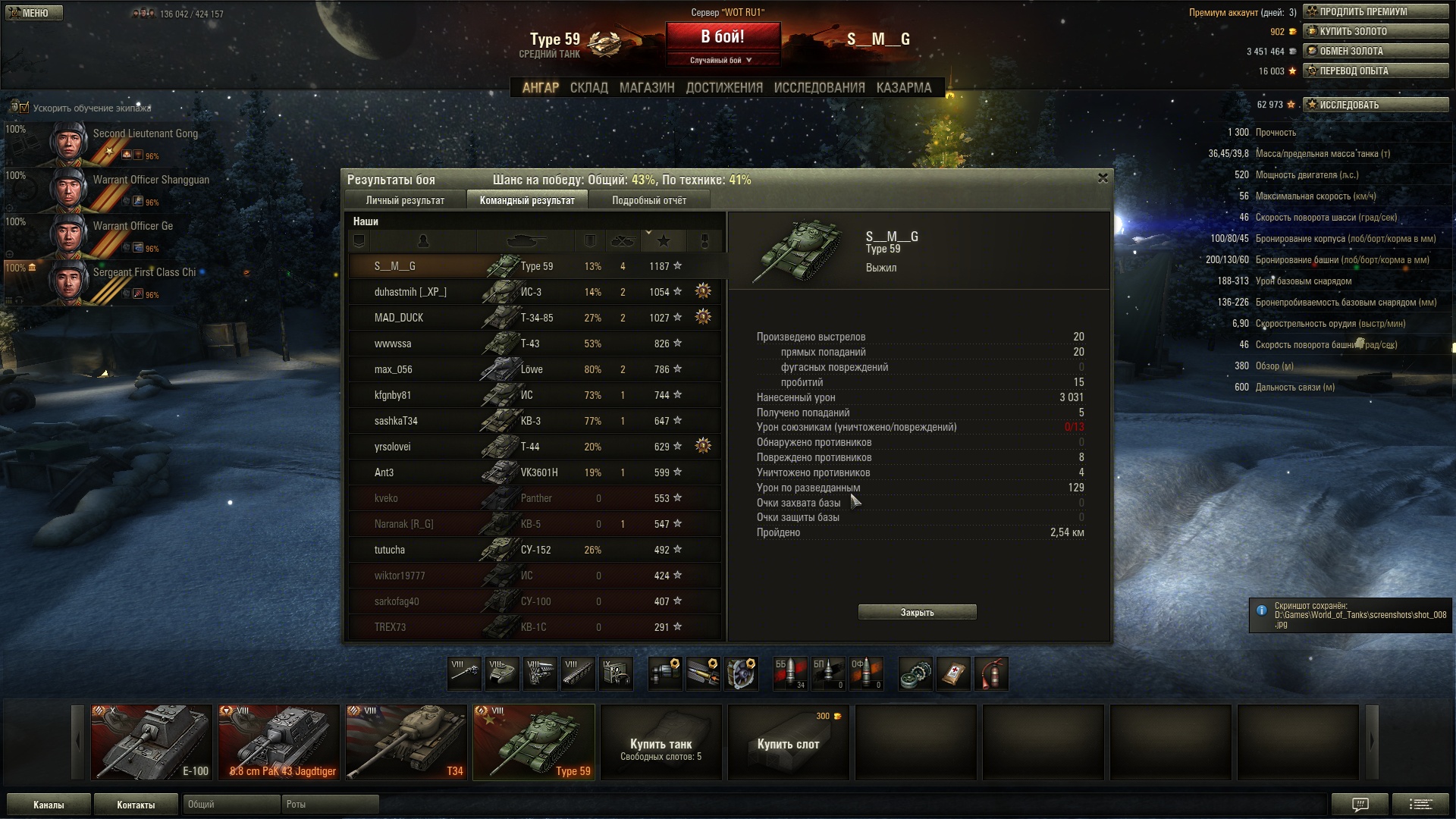This screenshot has height=819, width=1456.
Task: Select player MAD_DUCK in team list
Action: point(399,318)
